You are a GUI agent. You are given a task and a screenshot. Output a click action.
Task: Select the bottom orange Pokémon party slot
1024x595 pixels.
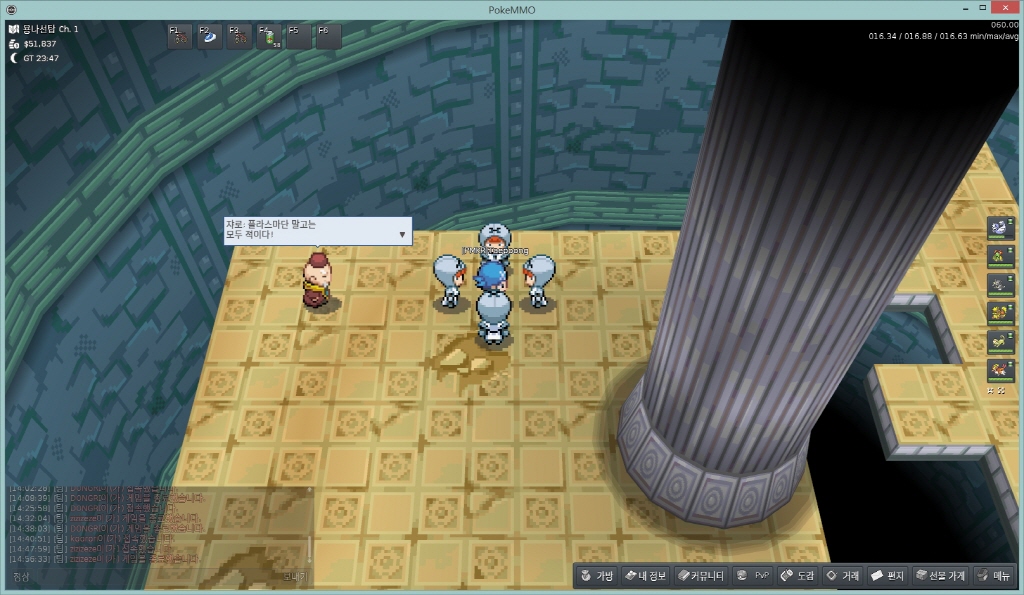[998, 368]
